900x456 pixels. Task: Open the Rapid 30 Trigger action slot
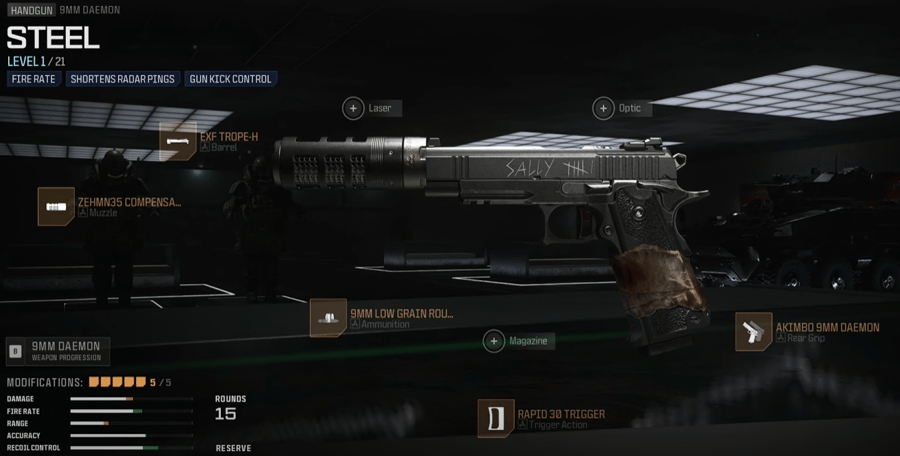coord(496,418)
